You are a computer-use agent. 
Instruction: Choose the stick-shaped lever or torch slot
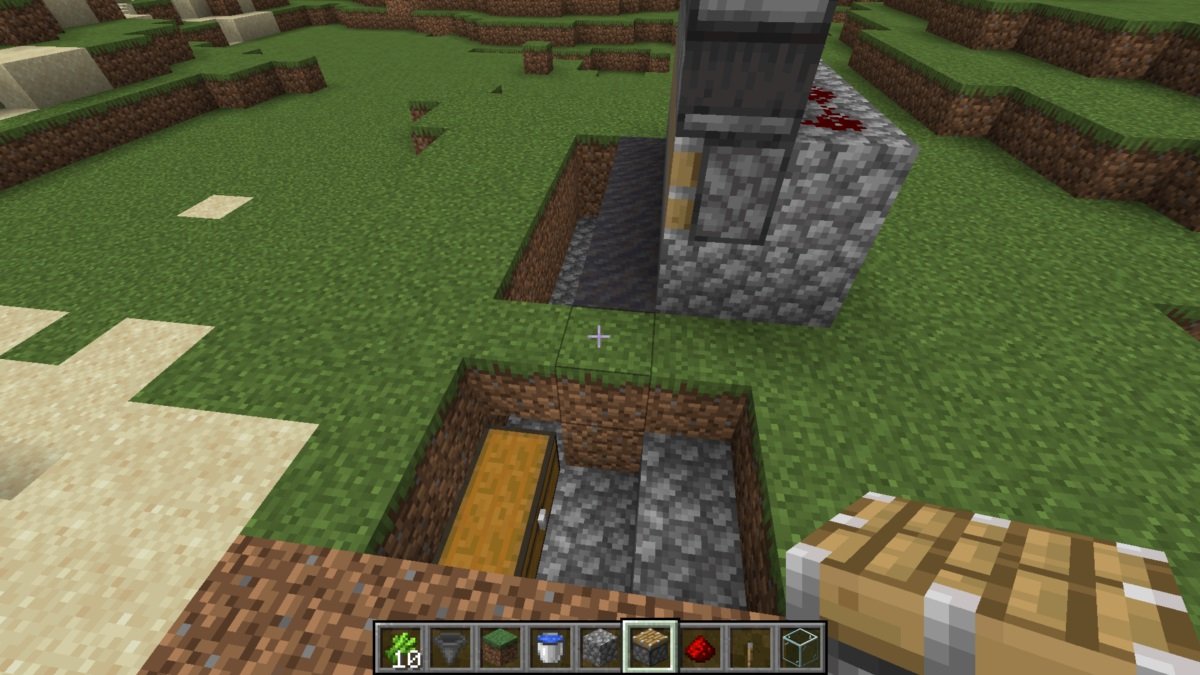click(x=750, y=647)
